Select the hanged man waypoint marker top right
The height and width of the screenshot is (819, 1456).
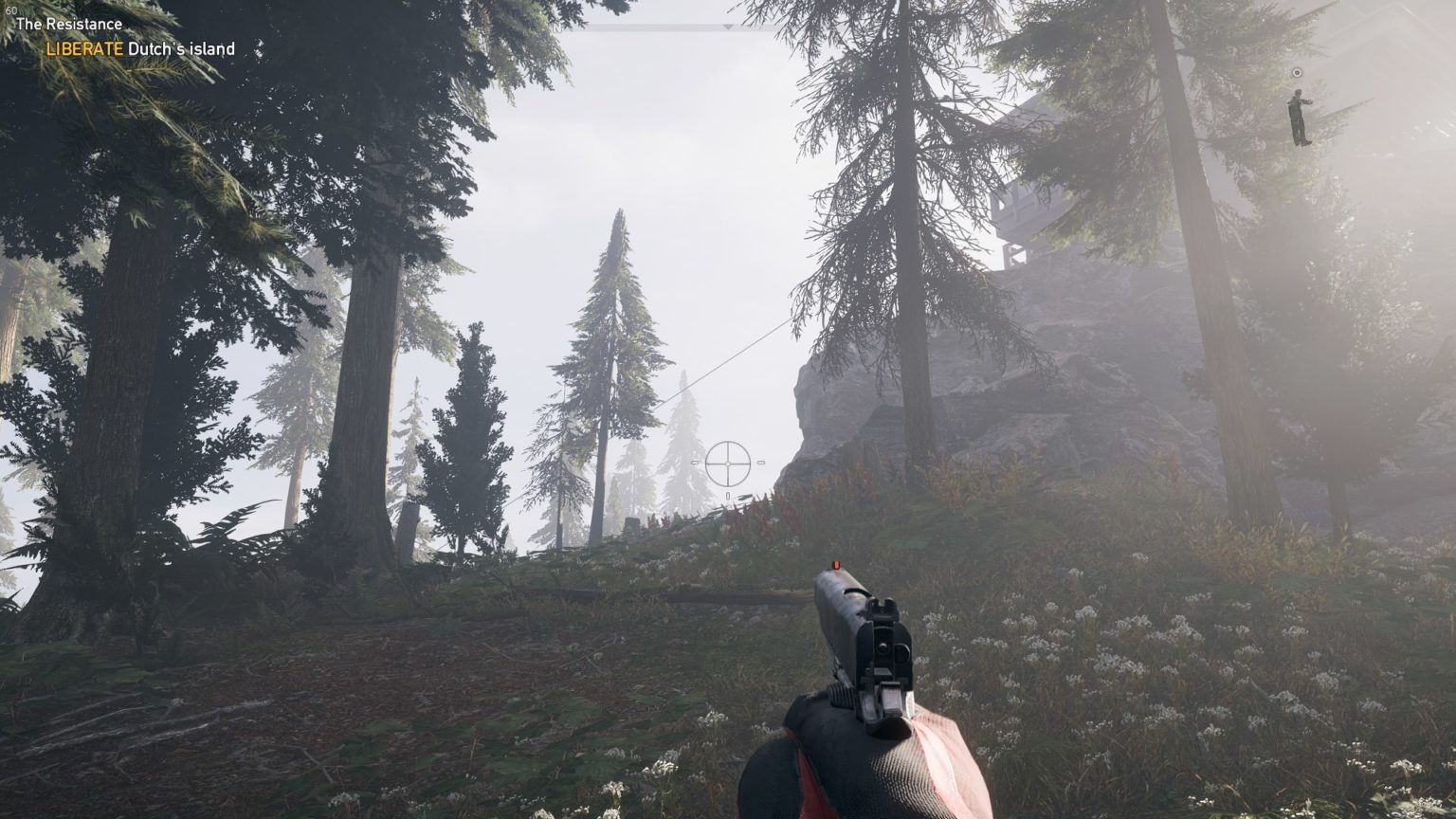(1297, 114)
